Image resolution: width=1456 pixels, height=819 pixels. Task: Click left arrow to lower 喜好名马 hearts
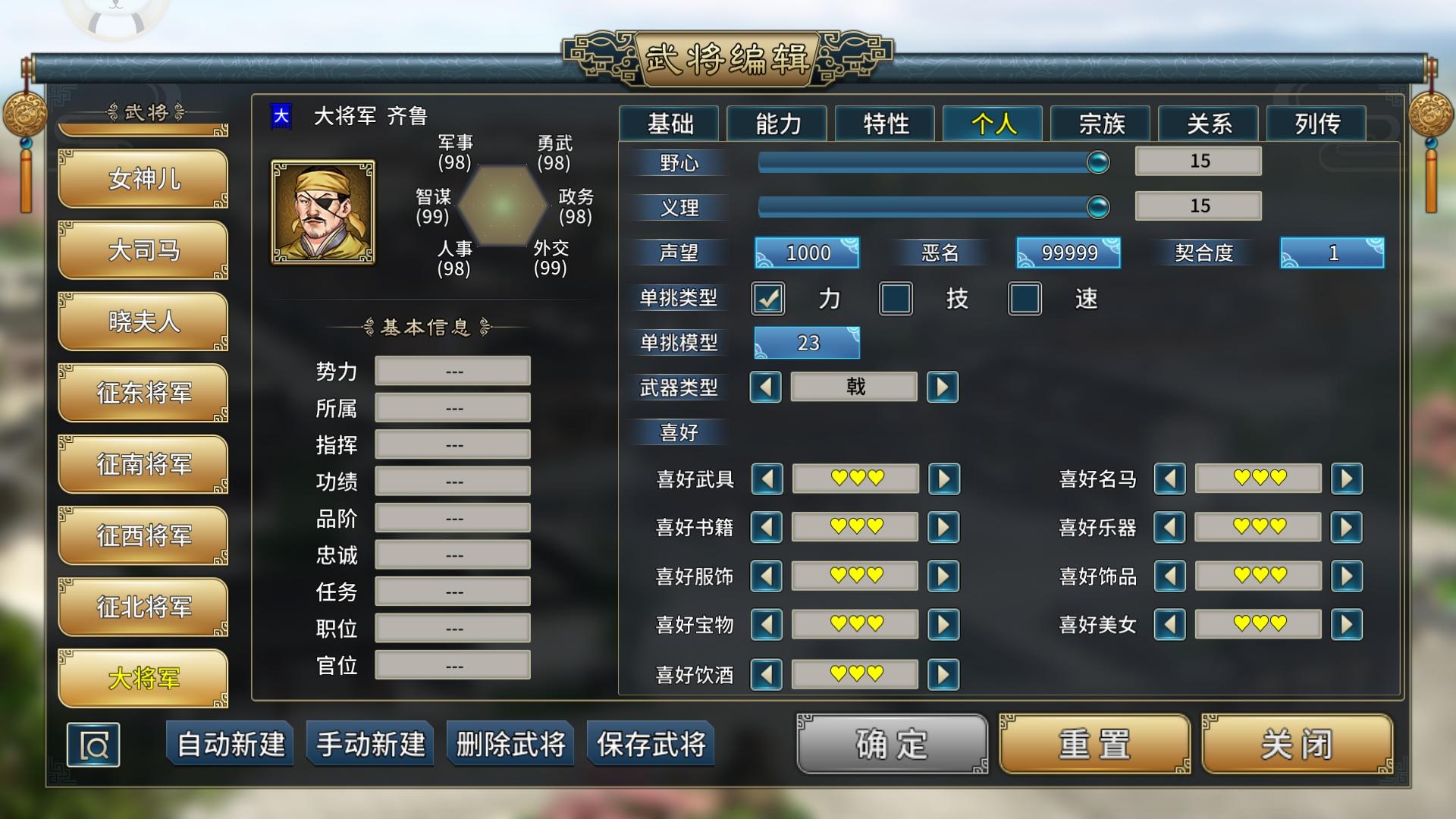point(1171,479)
